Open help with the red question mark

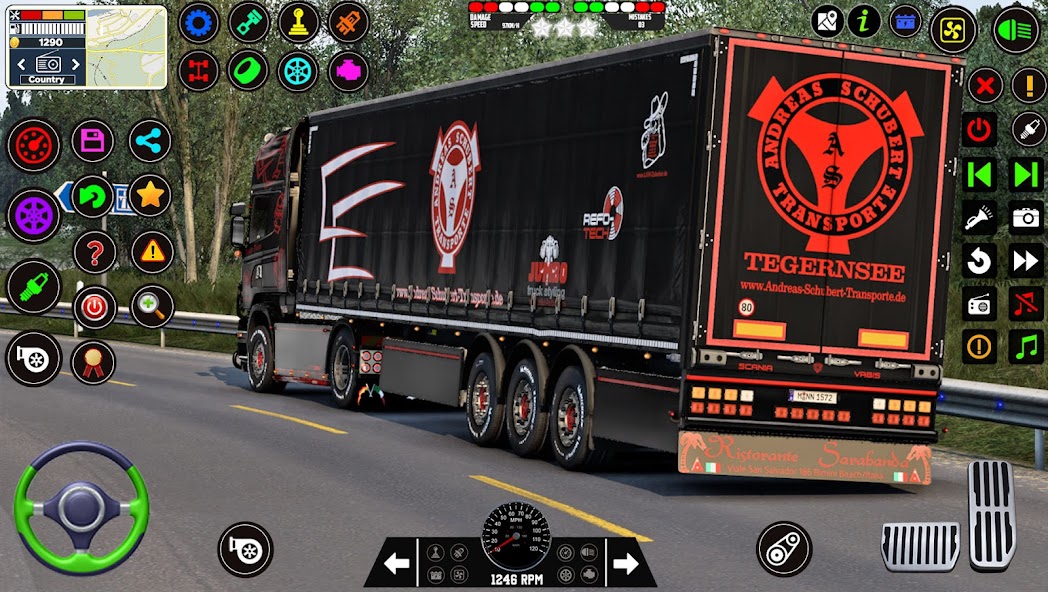(x=94, y=252)
